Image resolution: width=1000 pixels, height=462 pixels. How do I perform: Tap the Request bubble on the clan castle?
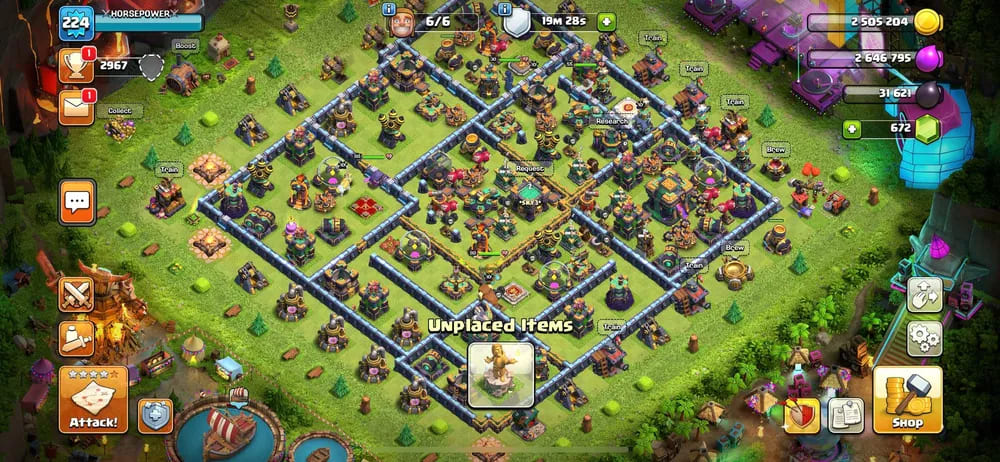point(528,169)
